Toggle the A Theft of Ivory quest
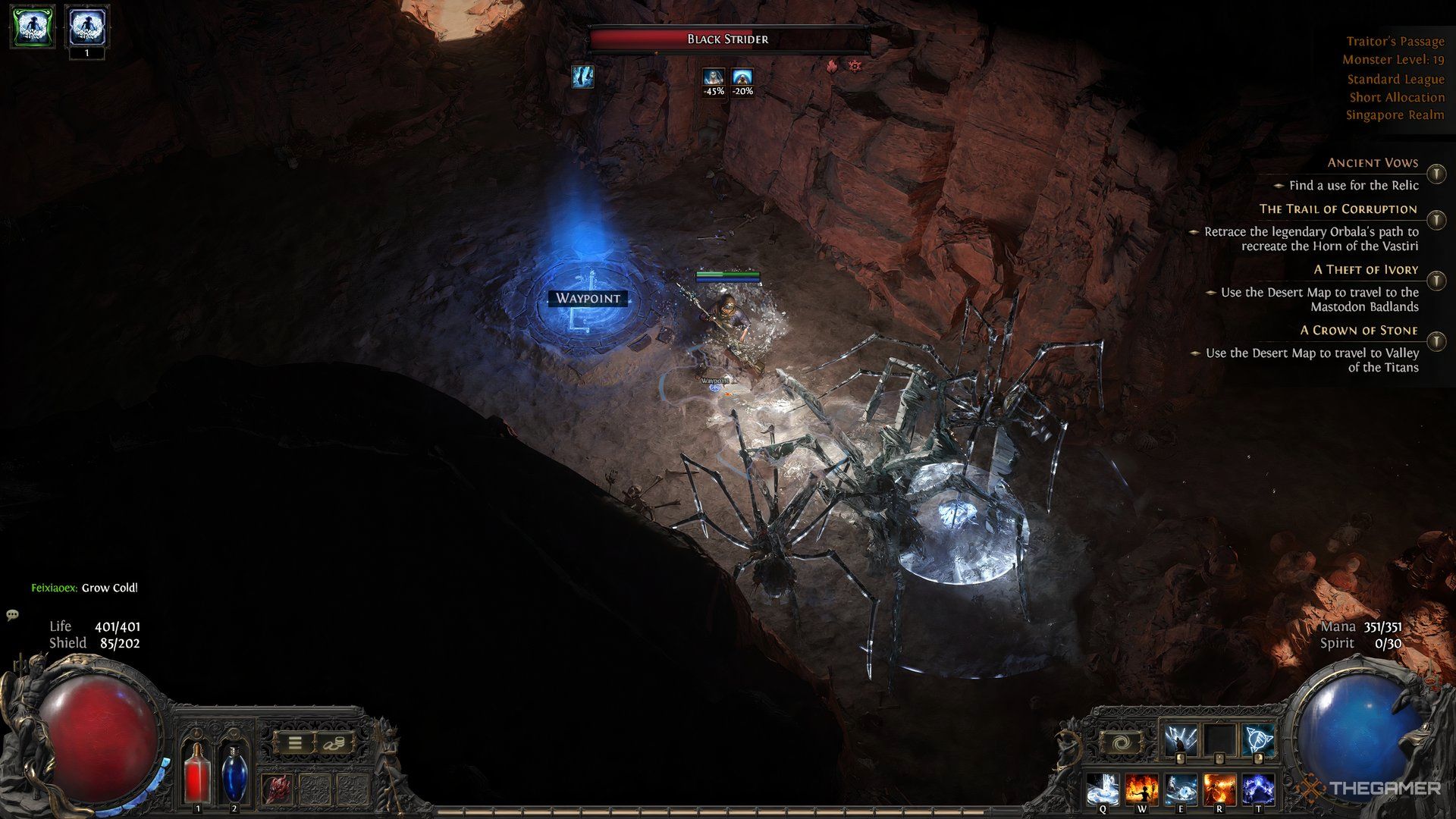This screenshot has width=1456, height=819. tap(1435, 280)
